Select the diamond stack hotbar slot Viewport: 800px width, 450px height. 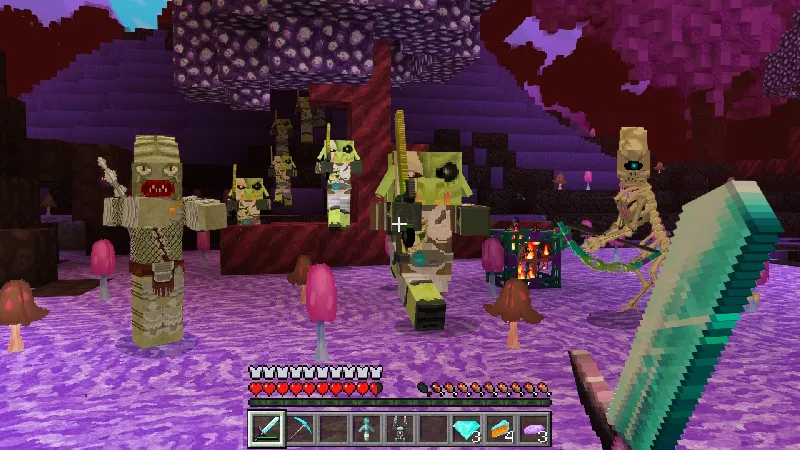(466, 428)
